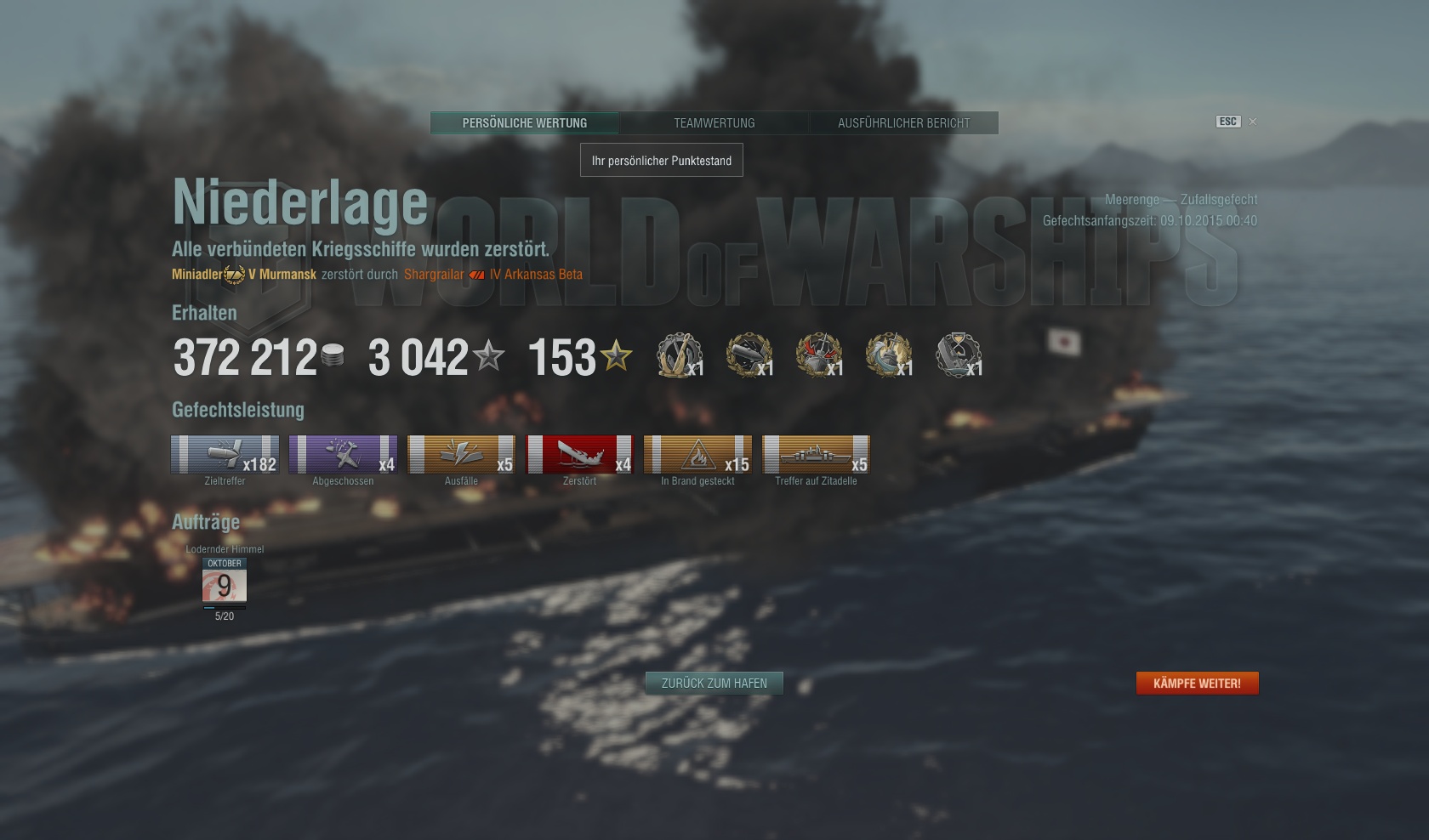Select enemy player name Shargrailar
The width and height of the screenshot is (1429, 840).
point(434,275)
